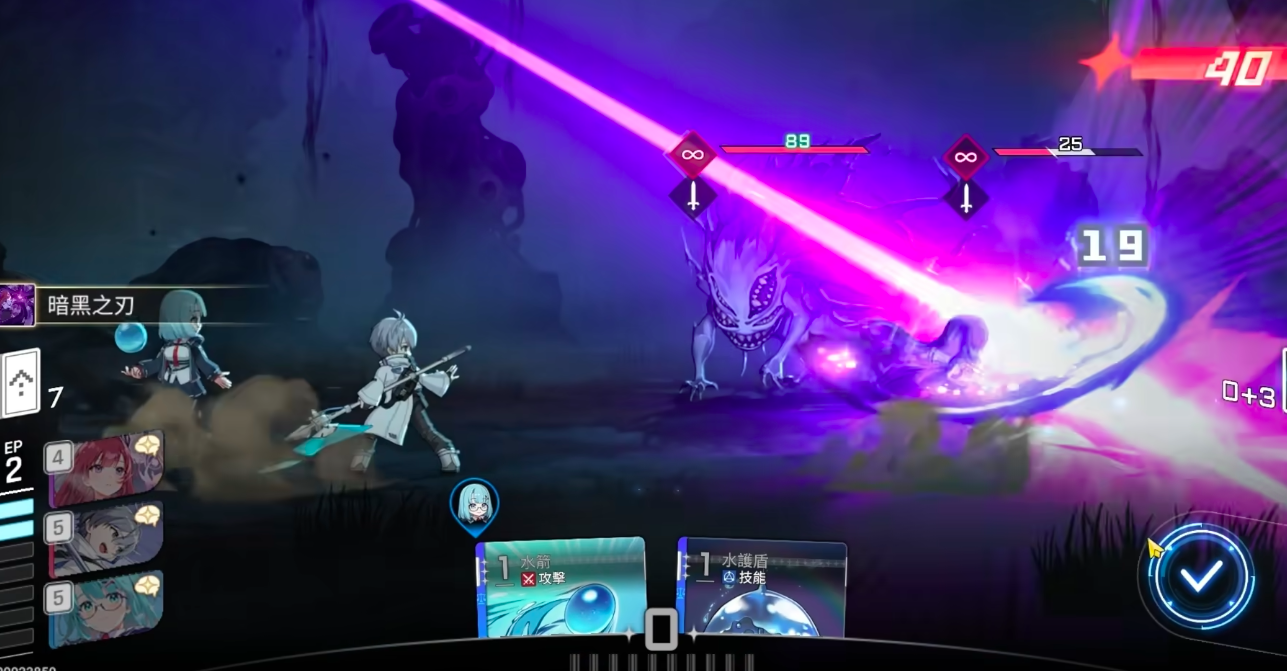Click the 暗黑之刃 skill banner
This screenshot has width=1287, height=671.
[x=90, y=305]
